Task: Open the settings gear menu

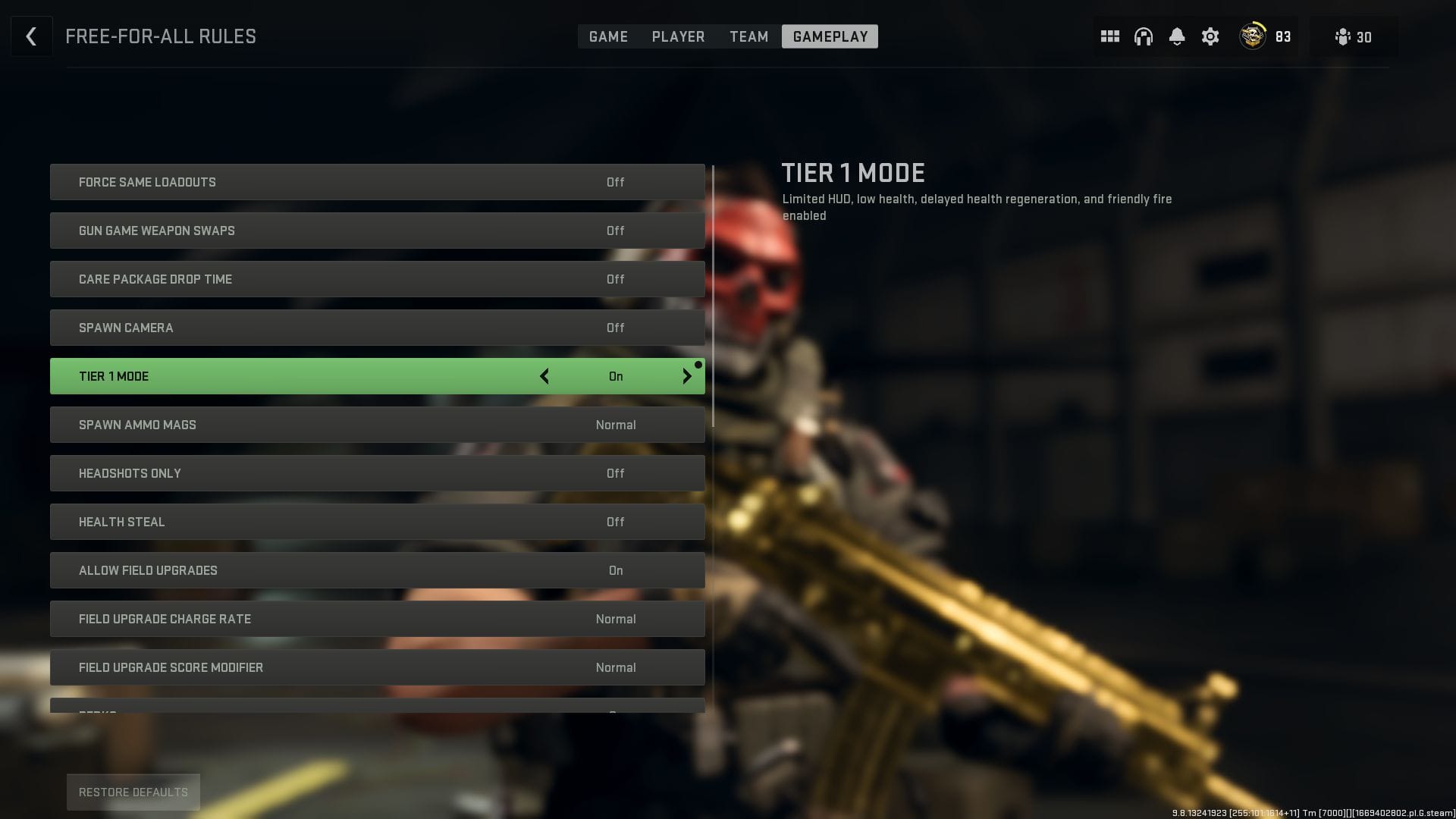Action: (1210, 36)
